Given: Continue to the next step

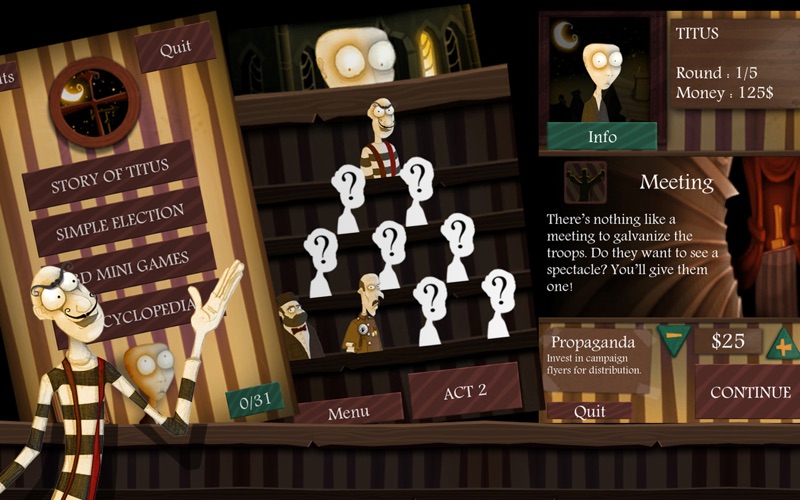Looking at the screenshot, I should click(x=750, y=392).
